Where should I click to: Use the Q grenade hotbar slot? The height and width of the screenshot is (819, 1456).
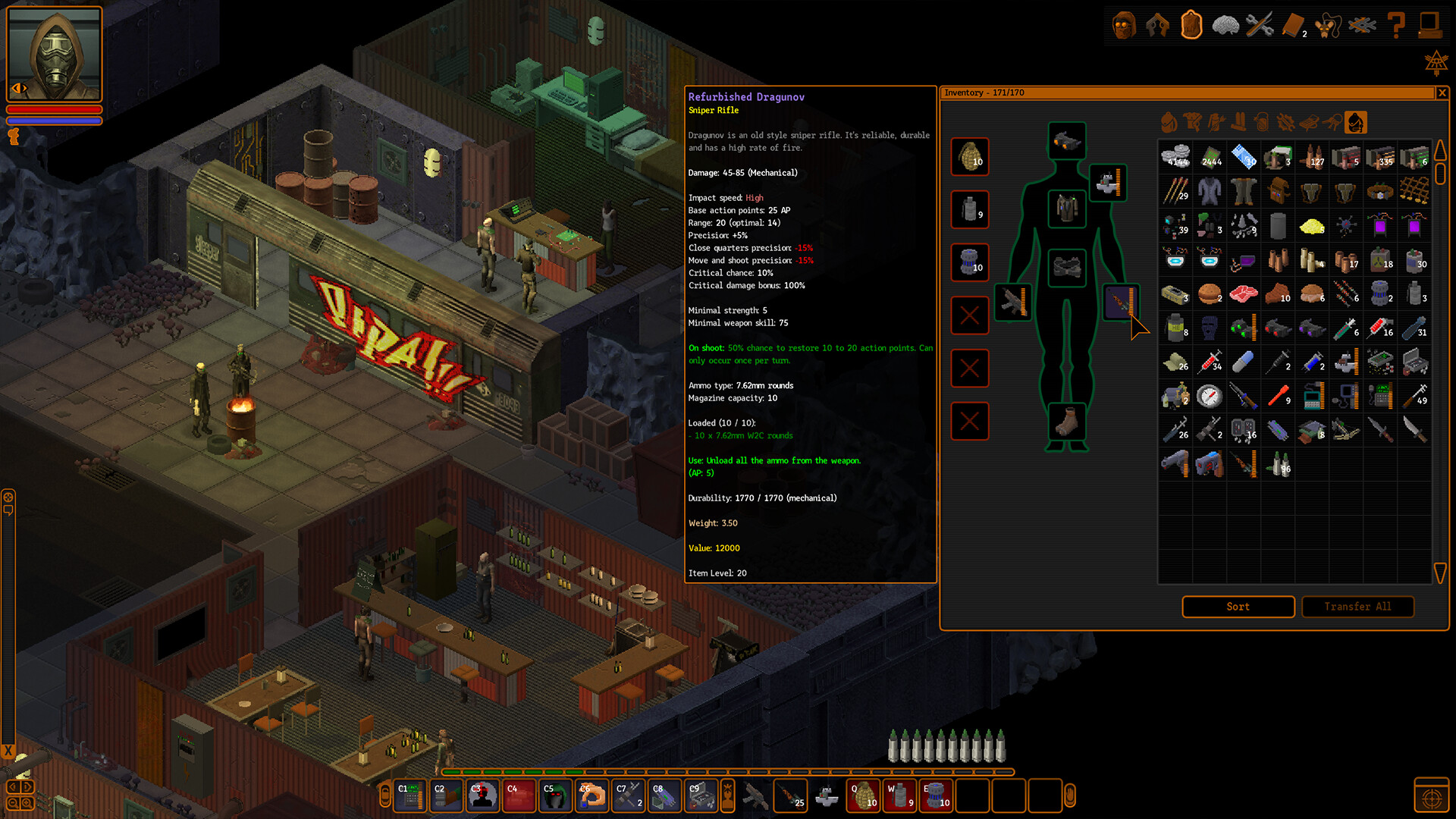coord(863,796)
